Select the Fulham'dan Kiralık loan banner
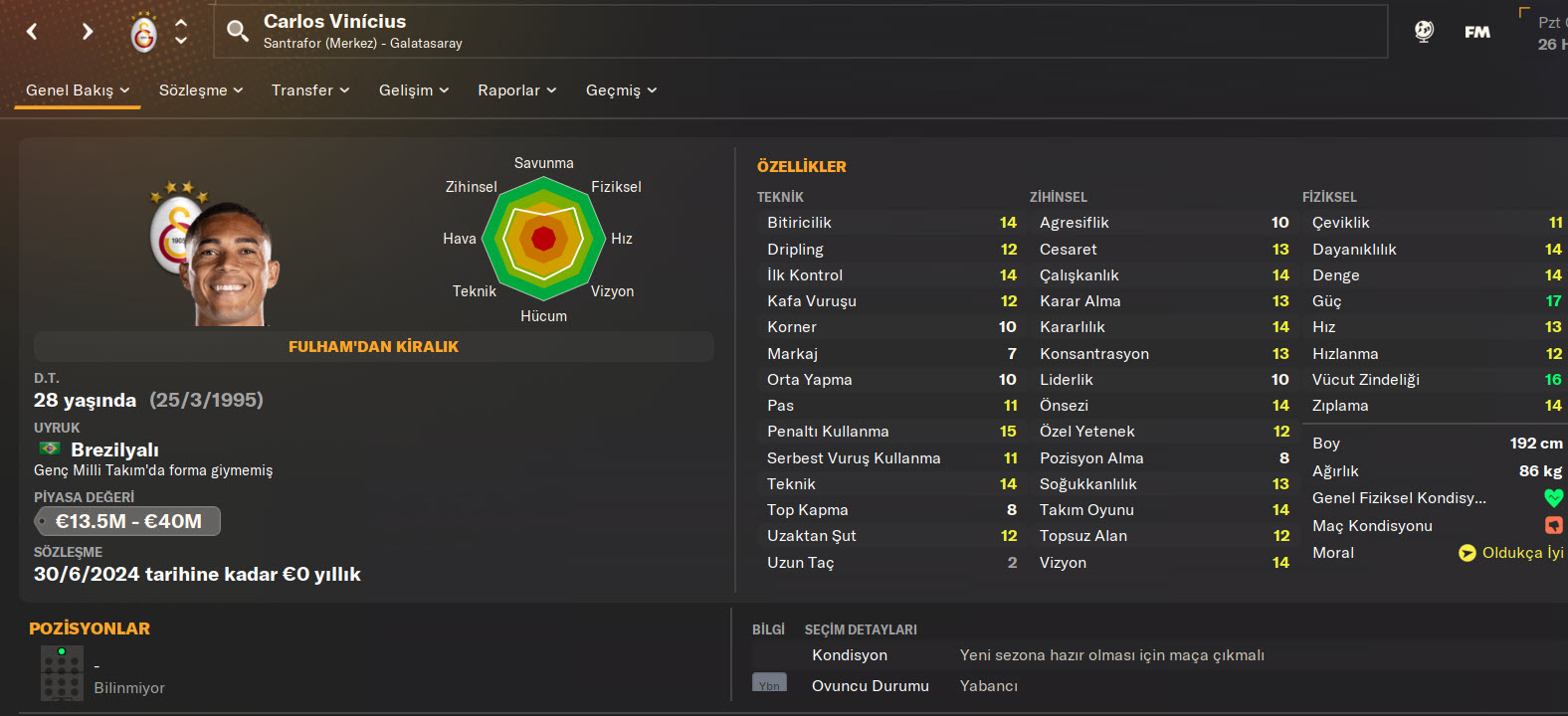 373,347
